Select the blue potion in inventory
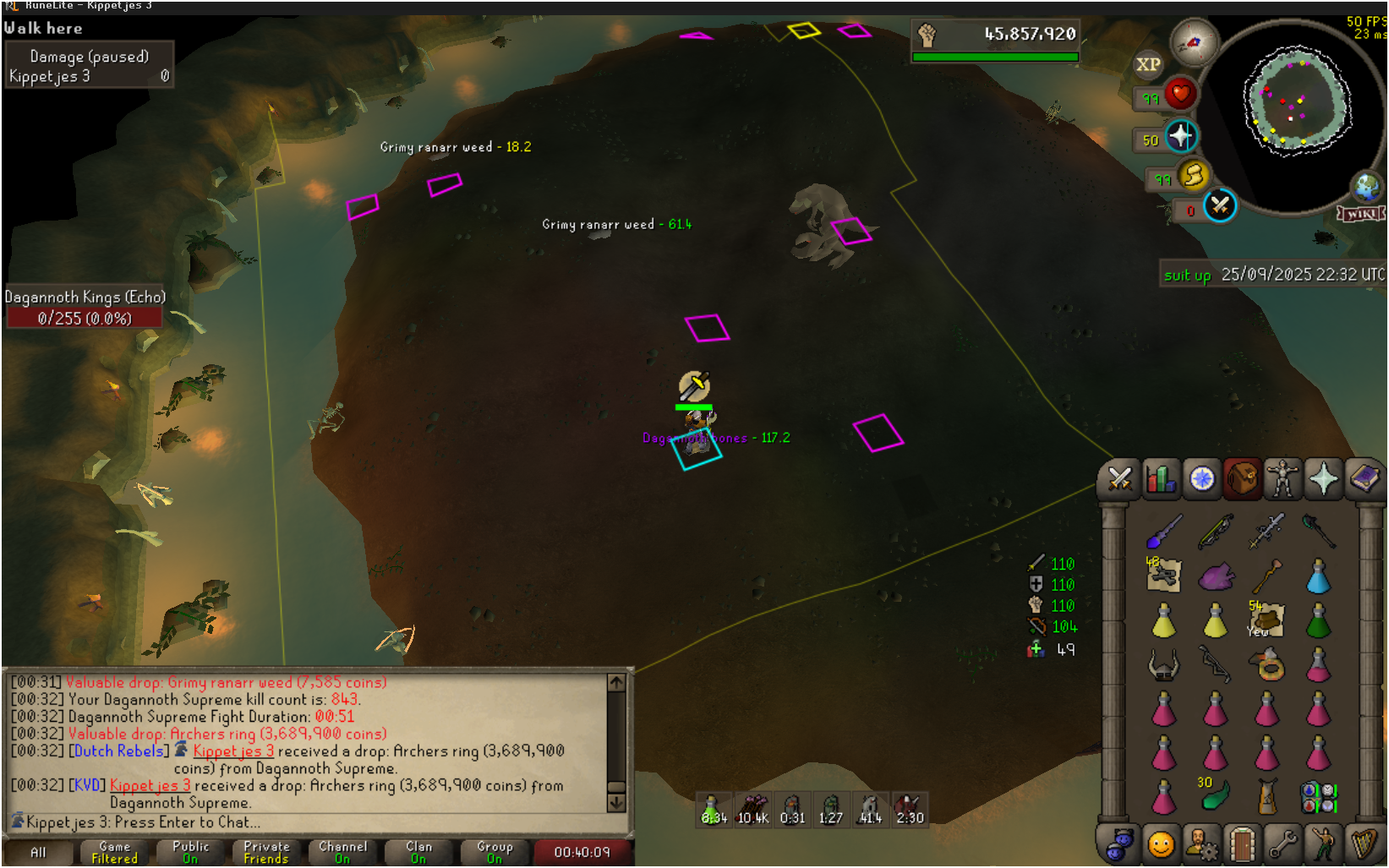 pos(1318,577)
